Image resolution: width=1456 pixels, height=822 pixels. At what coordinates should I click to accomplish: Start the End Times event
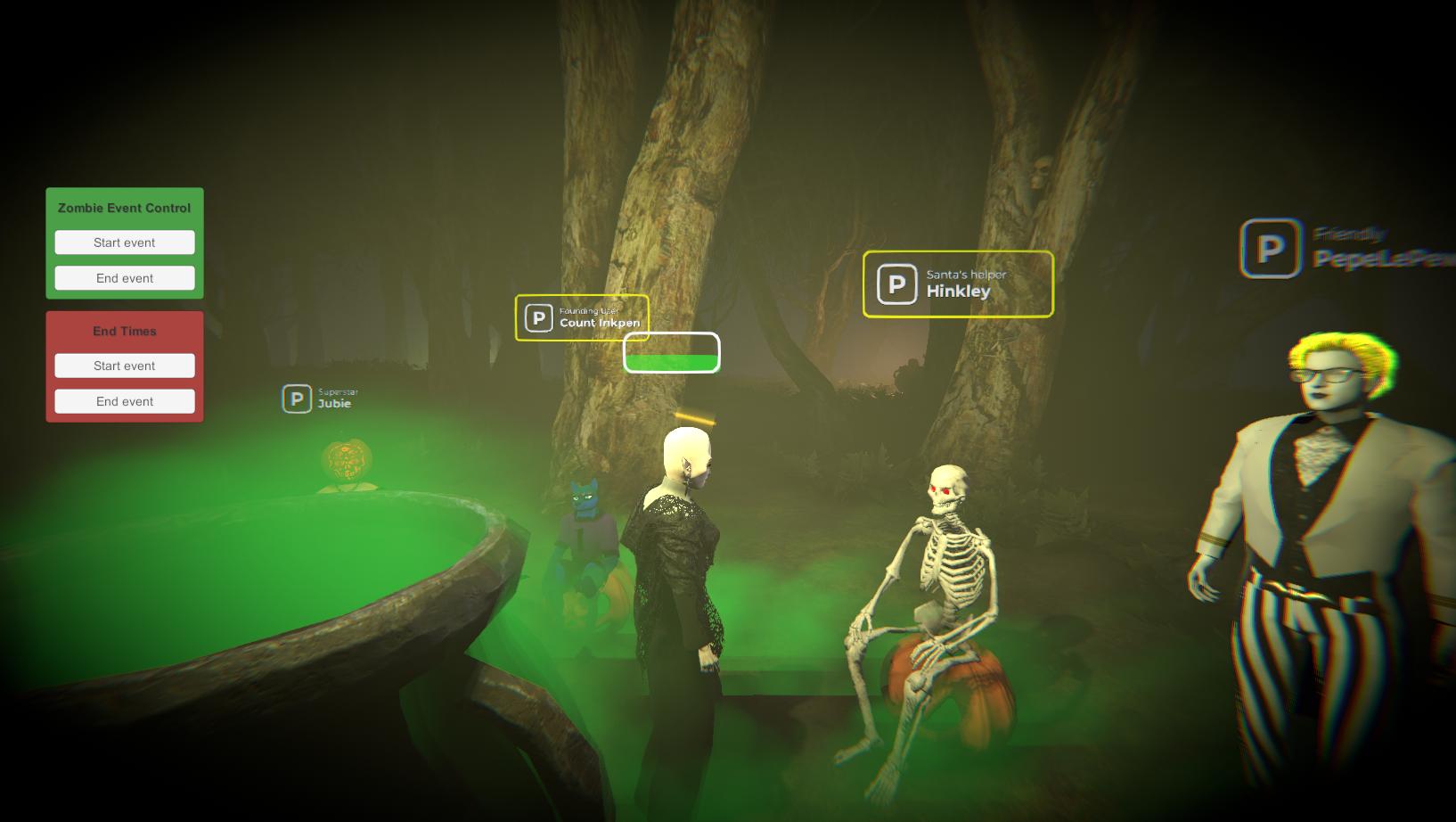tap(125, 366)
